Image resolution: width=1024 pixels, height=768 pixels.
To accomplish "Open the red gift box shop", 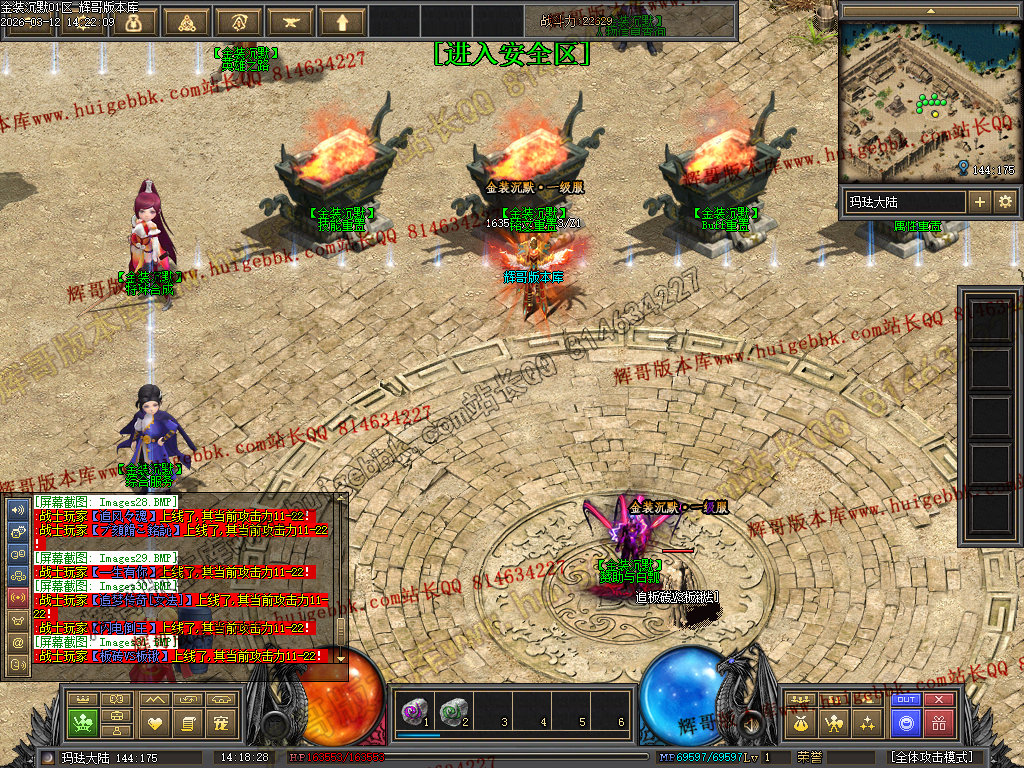I will pos(938,723).
